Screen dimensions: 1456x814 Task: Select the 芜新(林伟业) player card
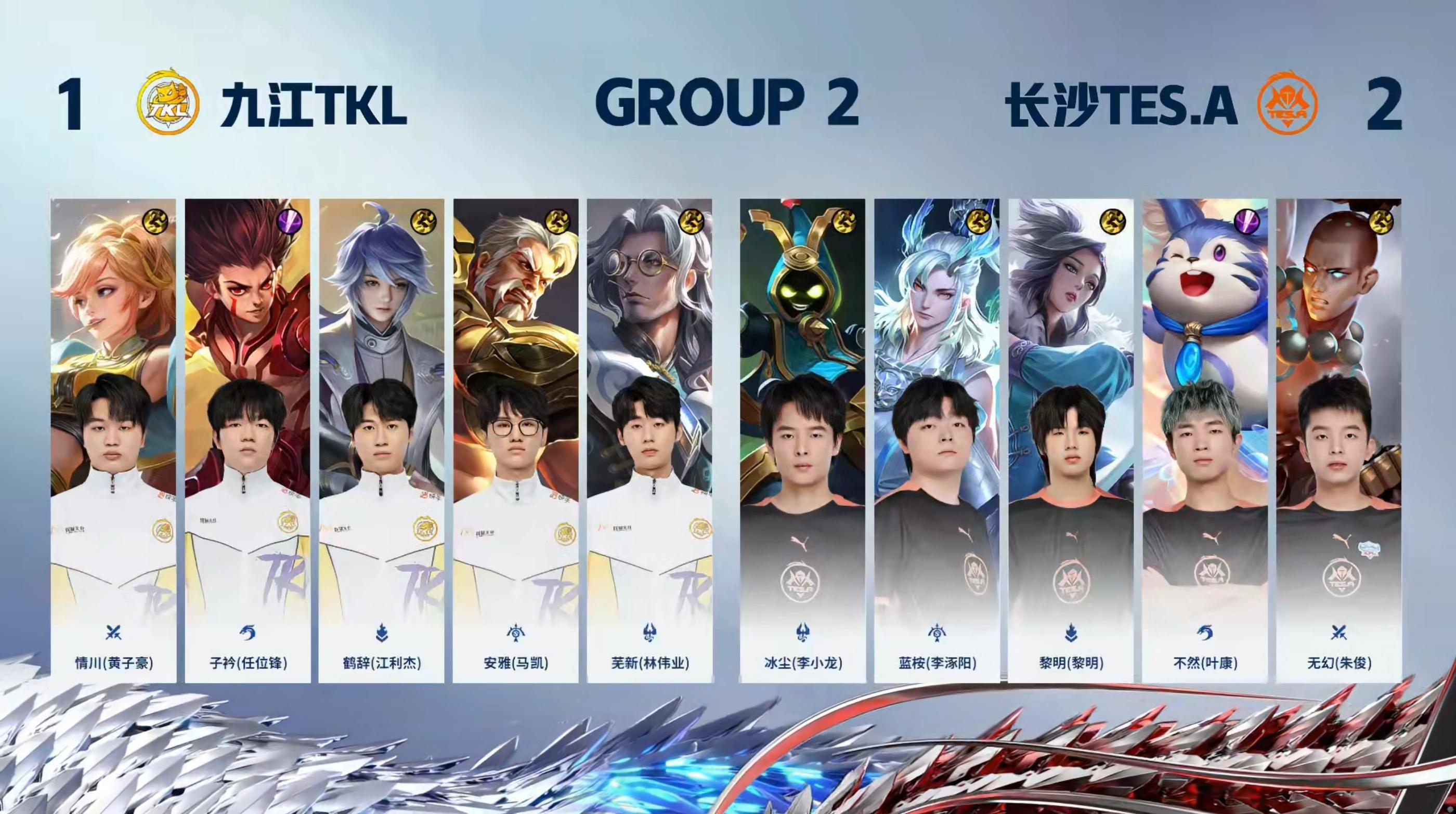click(x=649, y=441)
